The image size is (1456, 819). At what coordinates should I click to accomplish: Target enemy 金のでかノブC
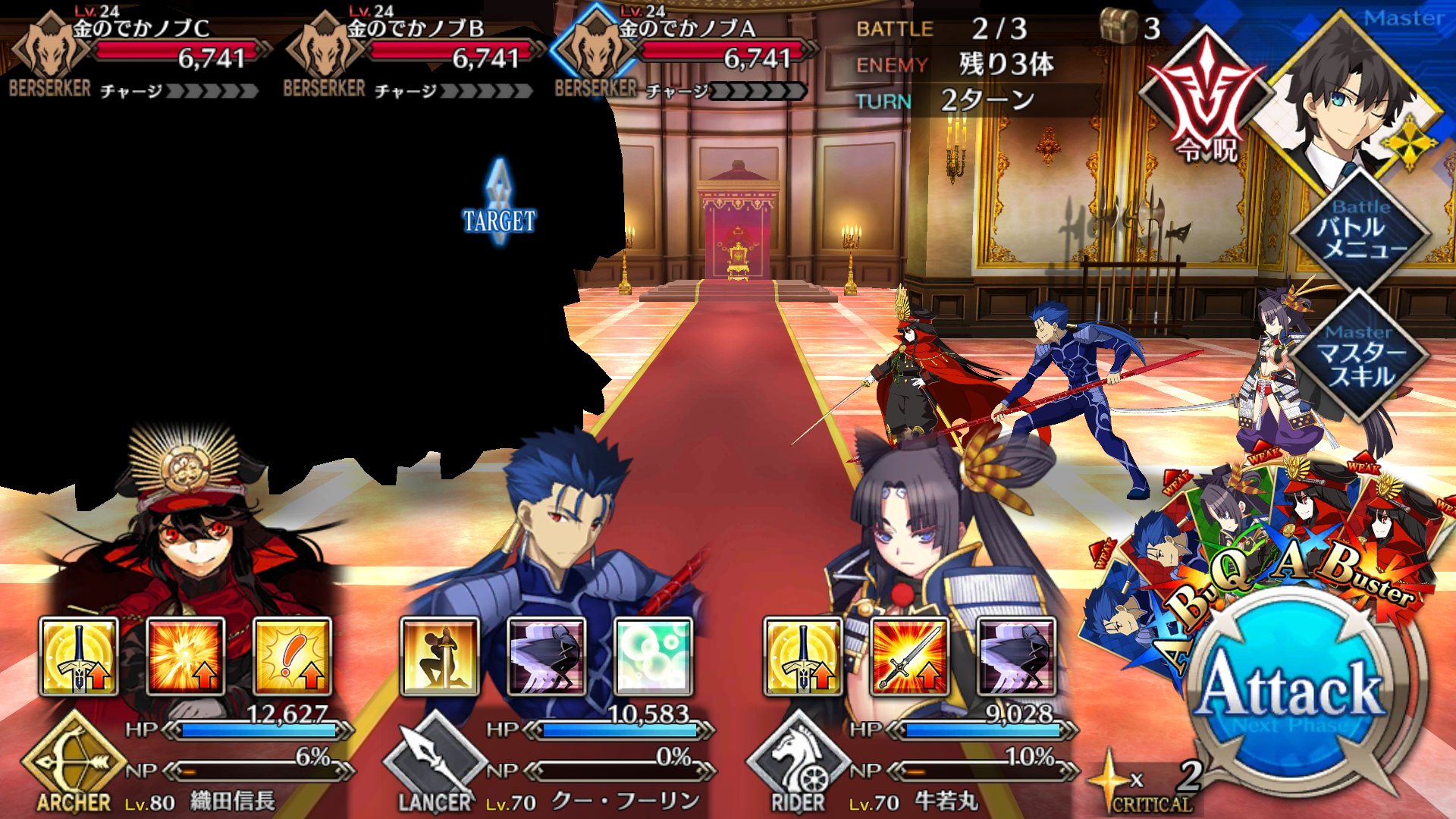click(x=136, y=55)
